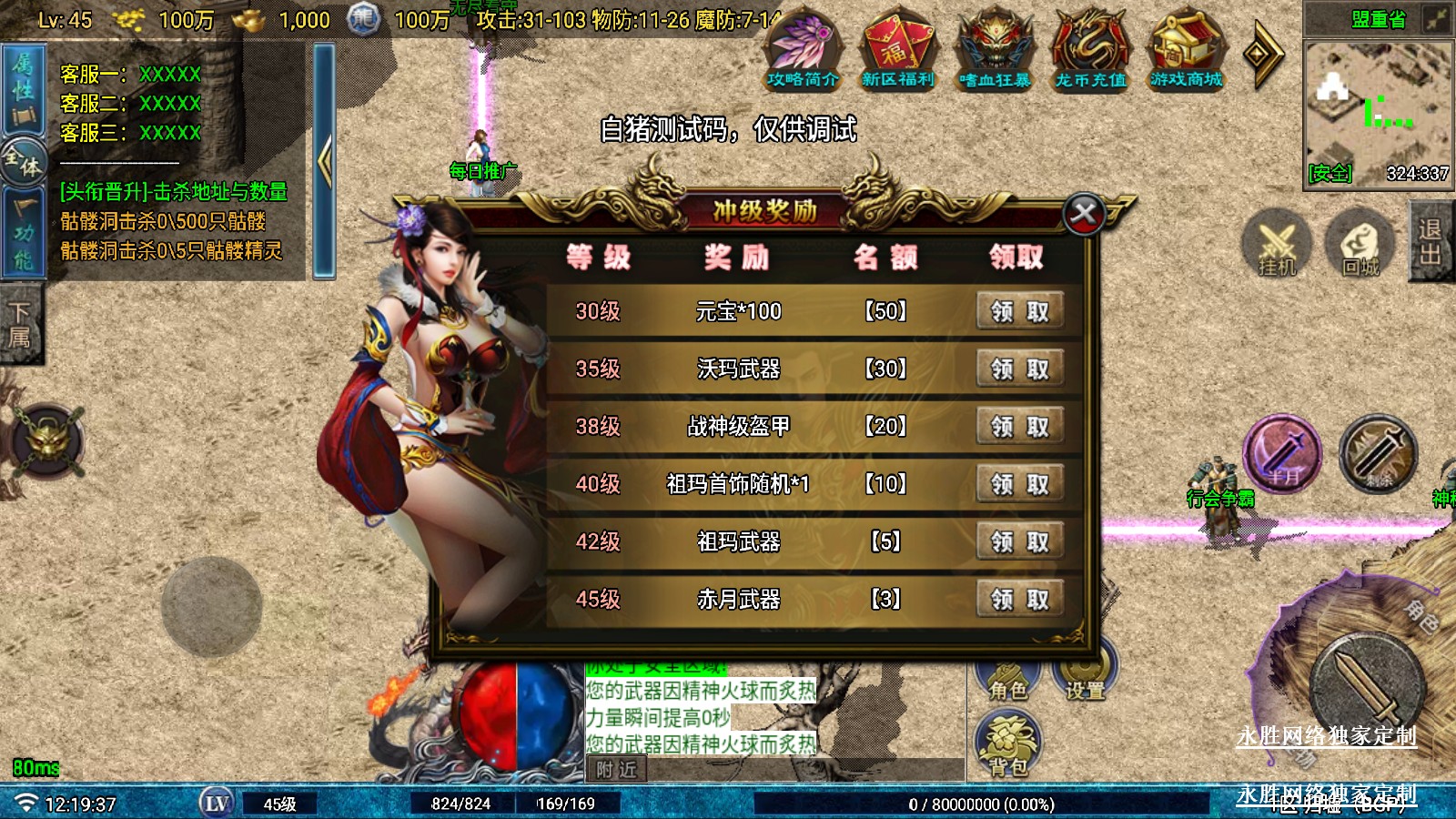Open the 新区福利 welfare icon
The image size is (1456, 819).
[x=898, y=50]
